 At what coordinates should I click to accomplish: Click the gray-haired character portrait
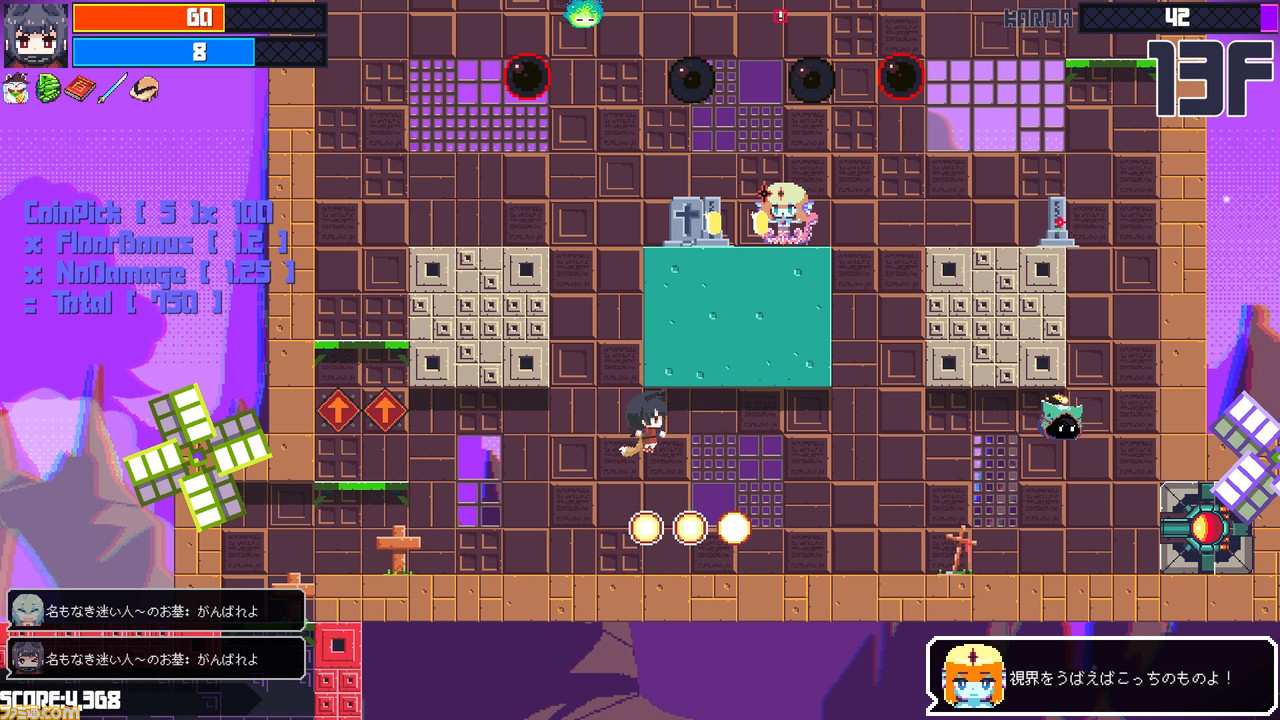pyautogui.click(x=36, y=35)
